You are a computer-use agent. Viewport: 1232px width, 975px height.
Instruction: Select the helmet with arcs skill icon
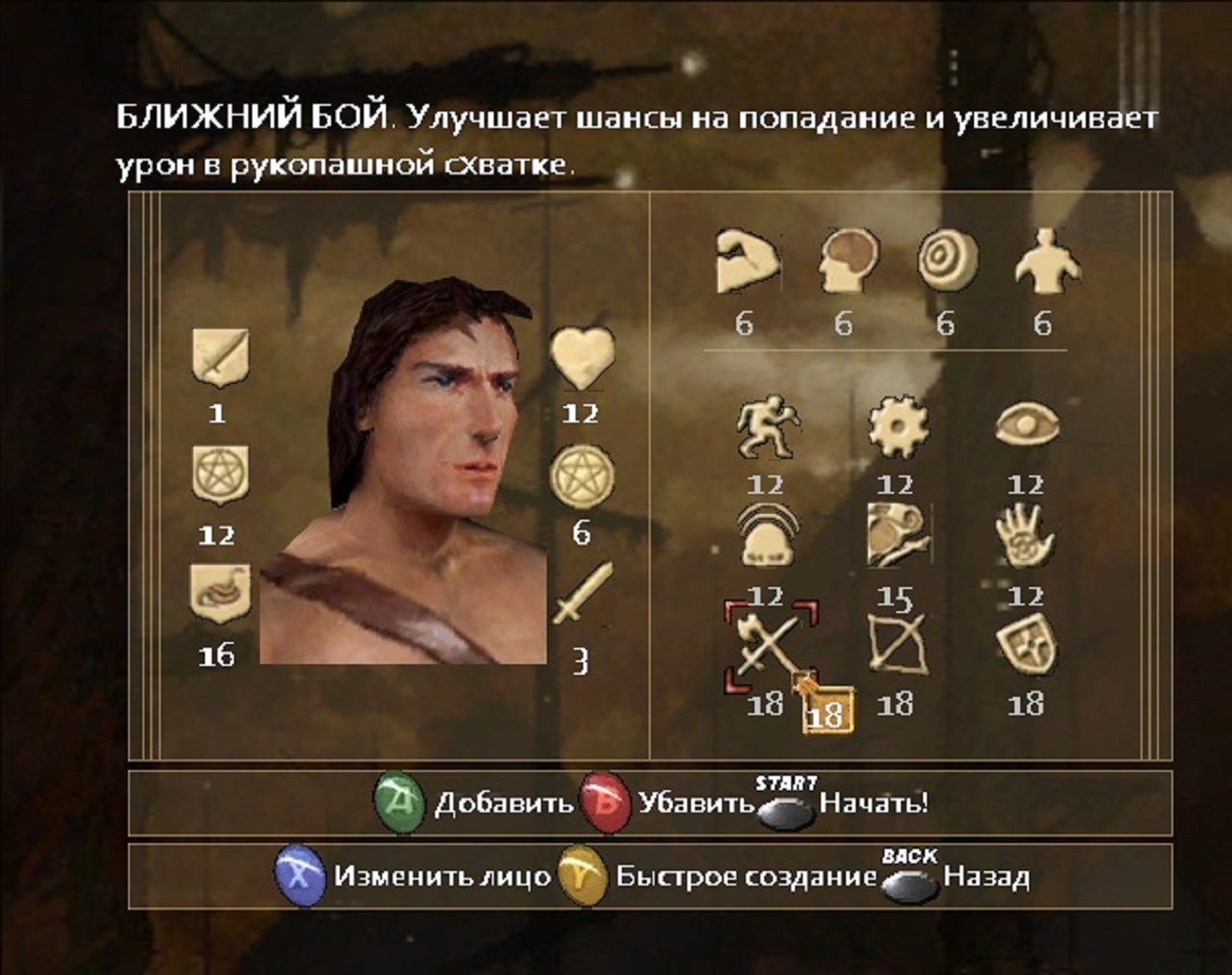(767, 537)
